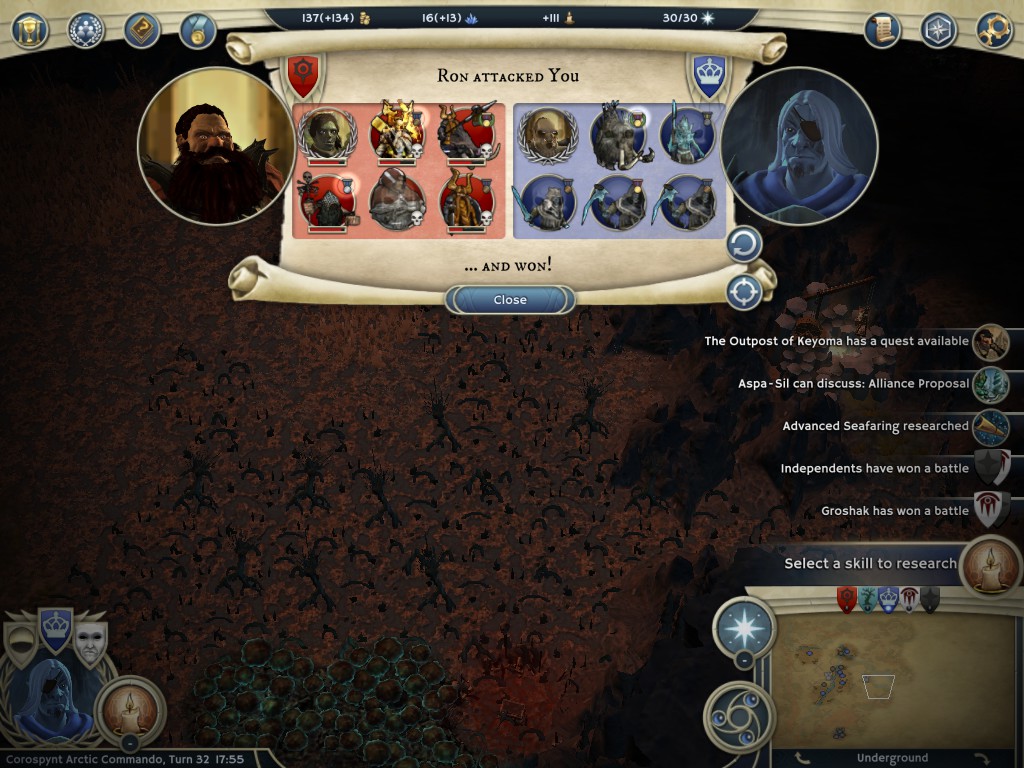The height and width of the screenshot is (768, 1024).
Task: Click the crosshair locate battle button
Action: [744, 292]
